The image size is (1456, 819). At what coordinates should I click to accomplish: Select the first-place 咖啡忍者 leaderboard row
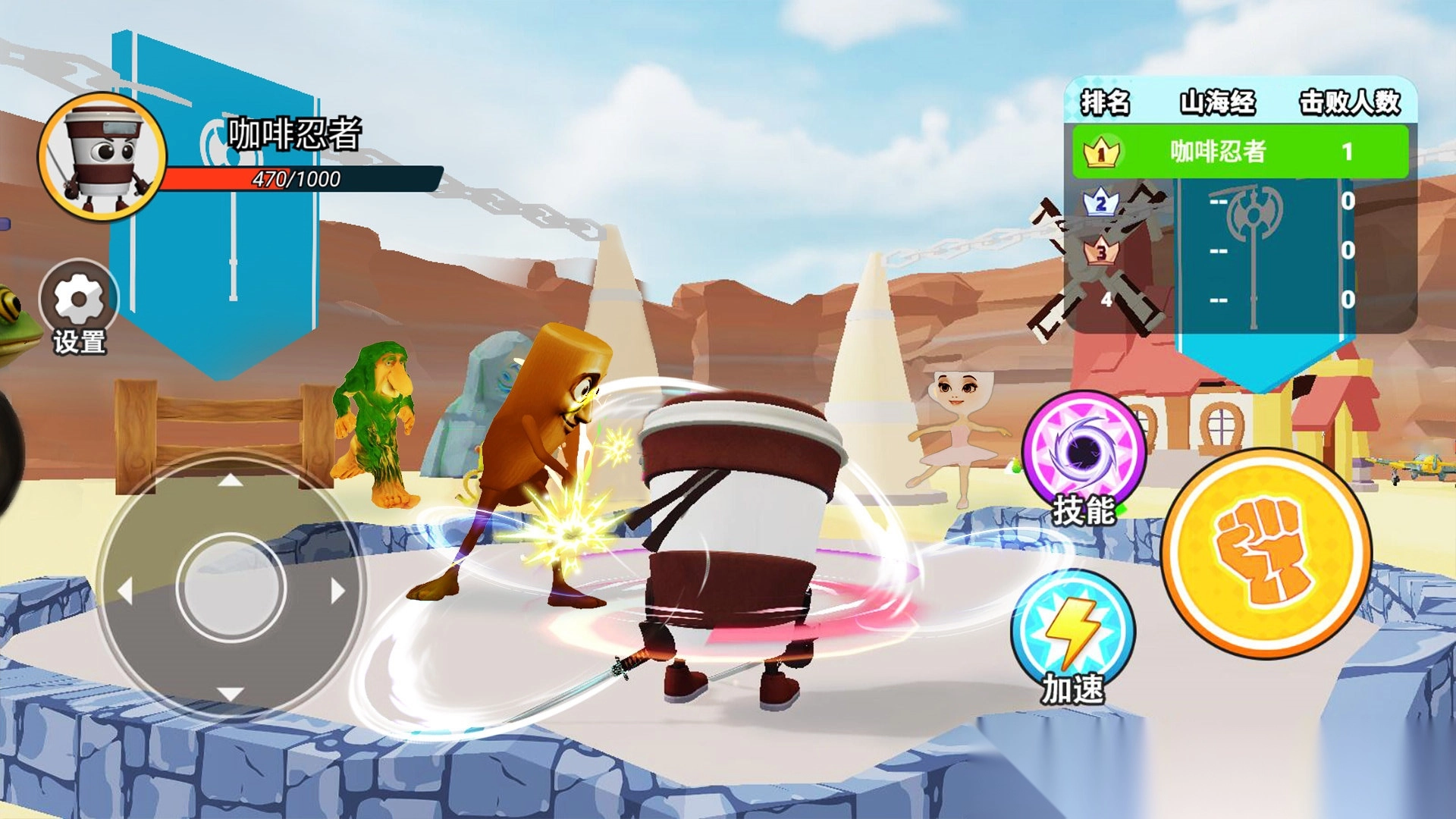tap(1240, 152)
